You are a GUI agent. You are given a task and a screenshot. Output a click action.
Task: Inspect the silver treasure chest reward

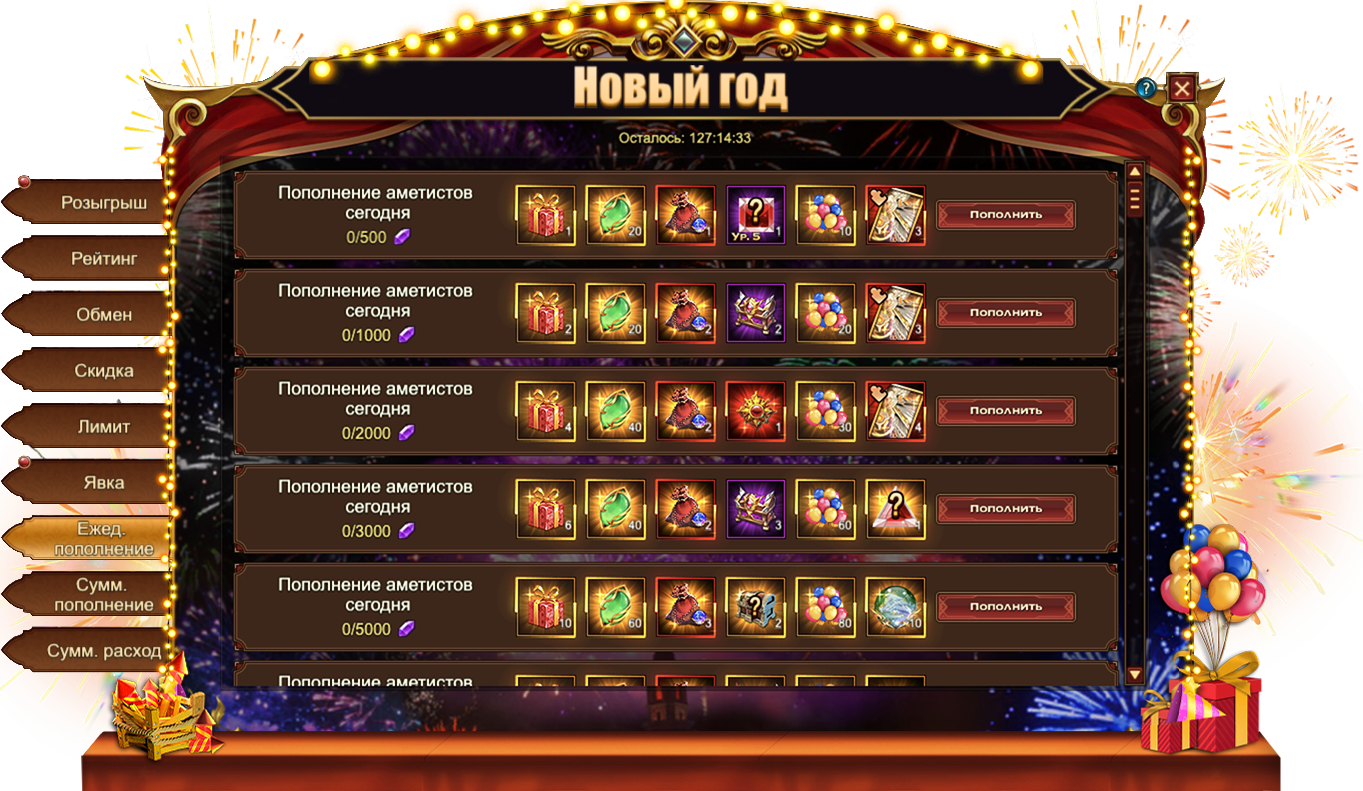(755, 606)
